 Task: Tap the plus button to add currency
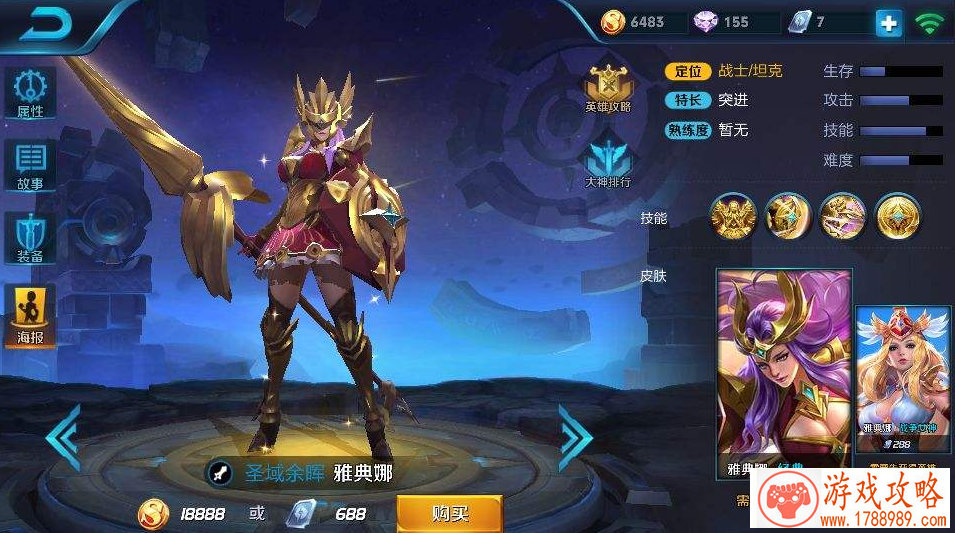pyautogui.click(x=887, y=23)
